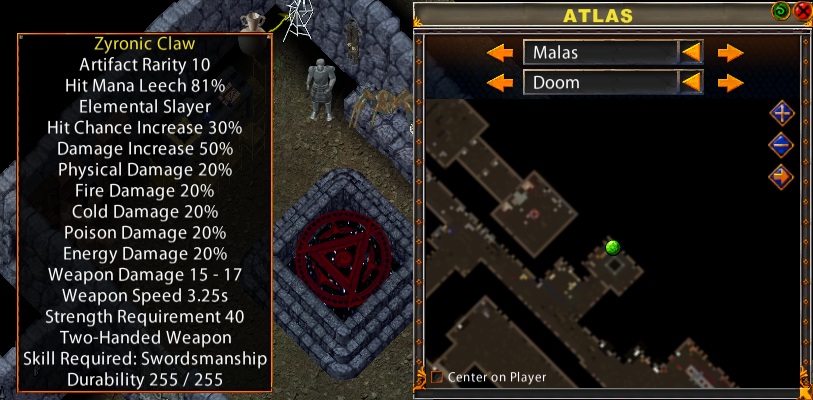The width and height of the screenshot is (813, 400).
Task: Select next area with right arrow beside Doom
Action: point(731,82)
